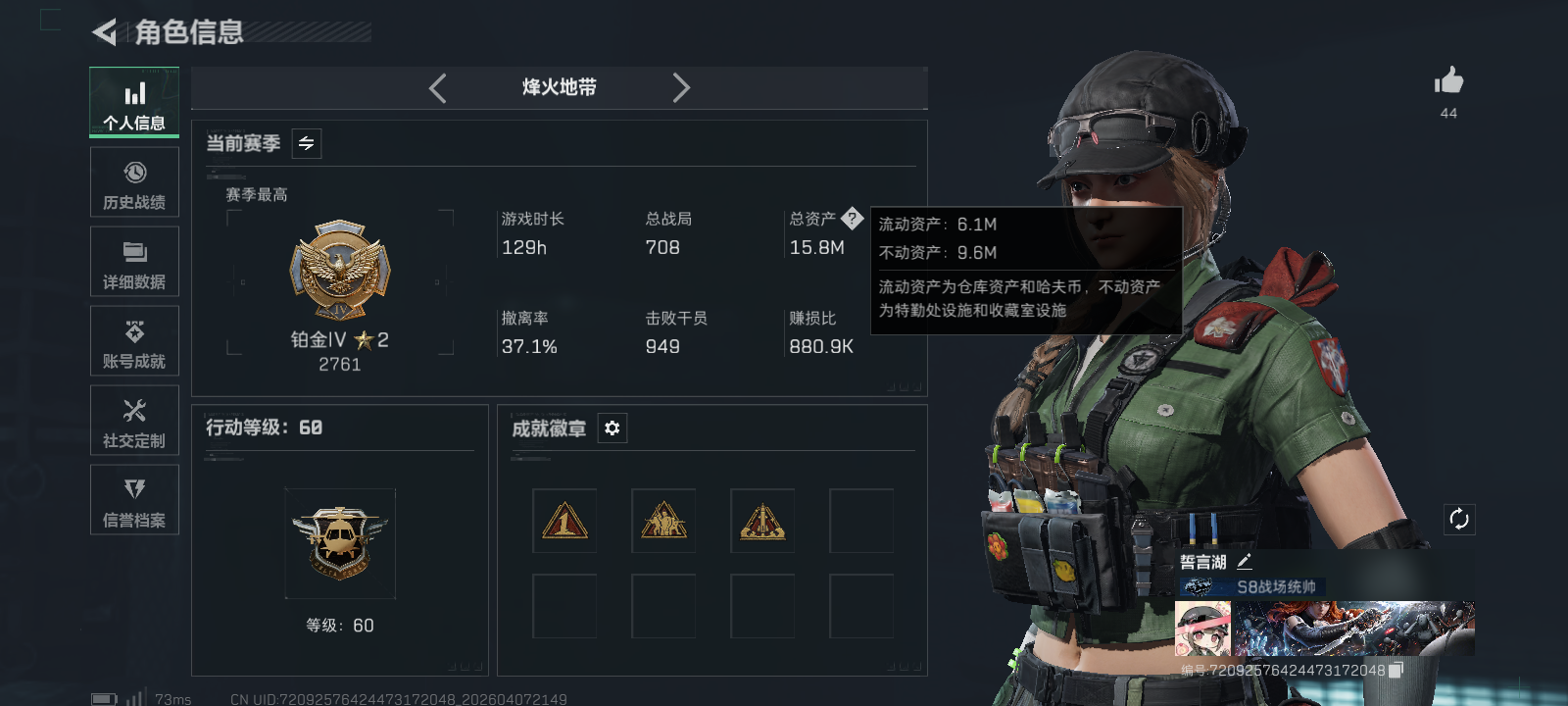
Task: Toggle the 当前赛季 stats display switch
Action: click(x=305, y=143)
